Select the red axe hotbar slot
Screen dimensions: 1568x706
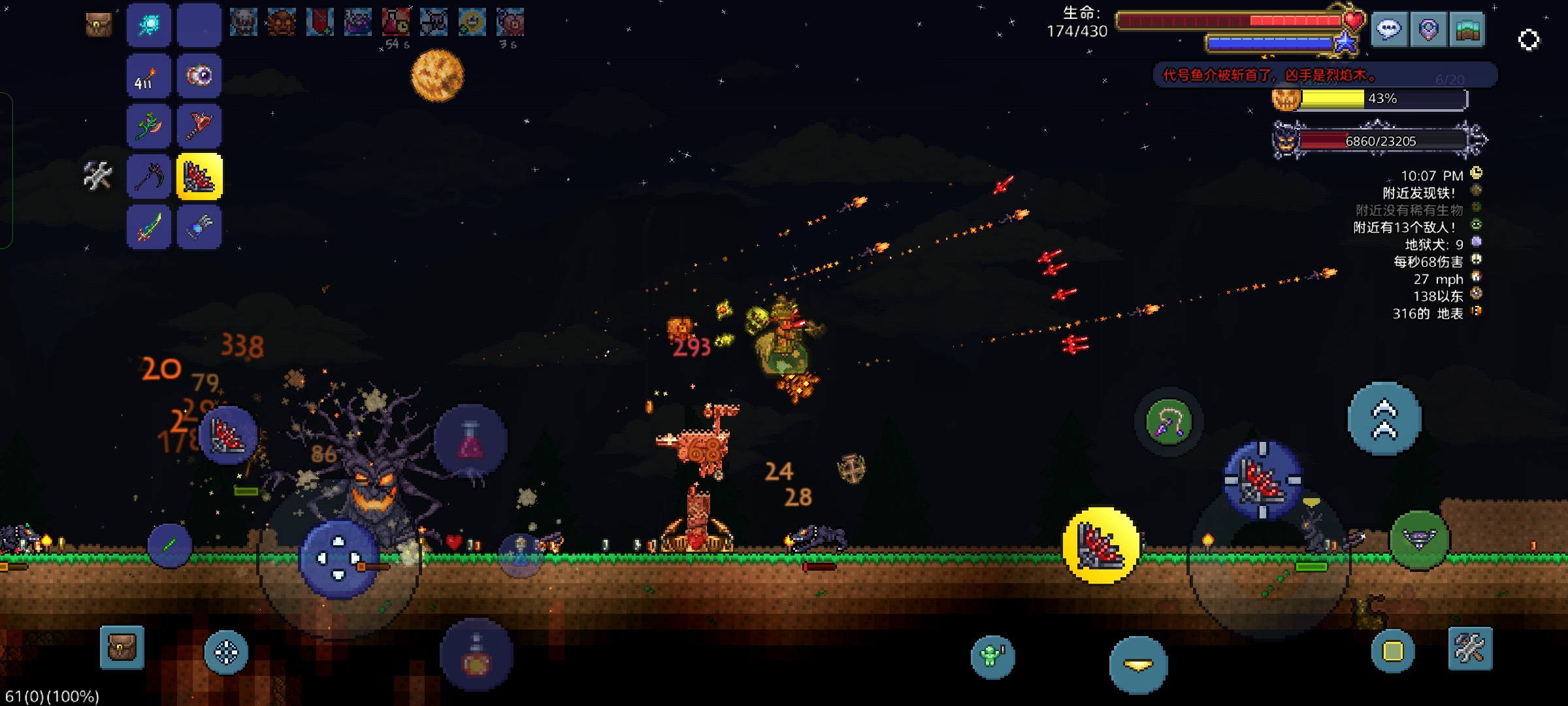199,126
